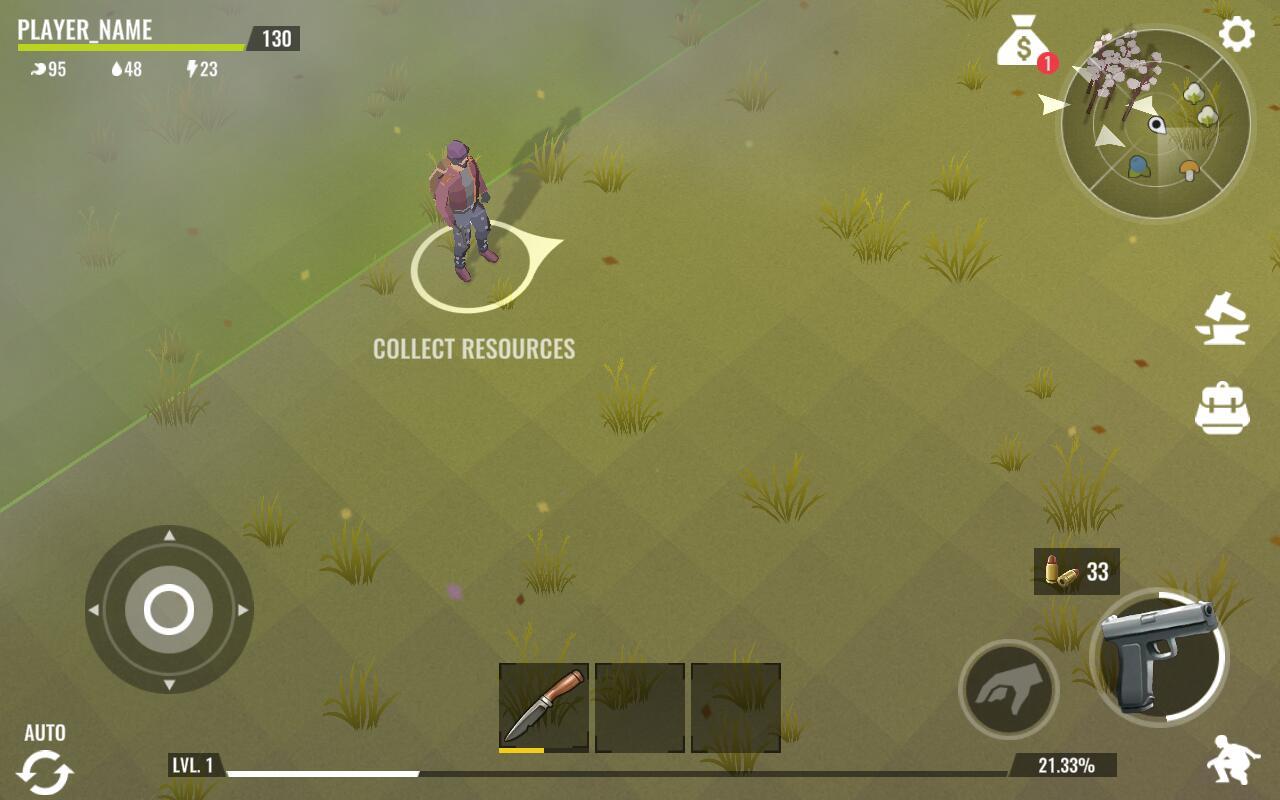Open the crafting anvil panel
Image resolution: width=1280 pixels, height=800 pixels.
coord(1221,320)
